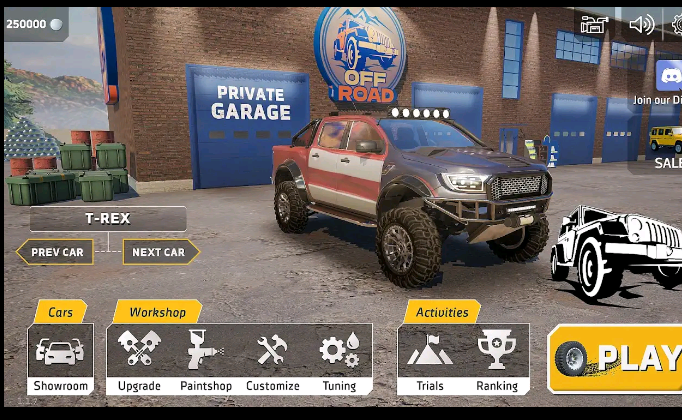
Task: Open settings via the gear icon
Action: pyautogui.click(x=677, y=25)
